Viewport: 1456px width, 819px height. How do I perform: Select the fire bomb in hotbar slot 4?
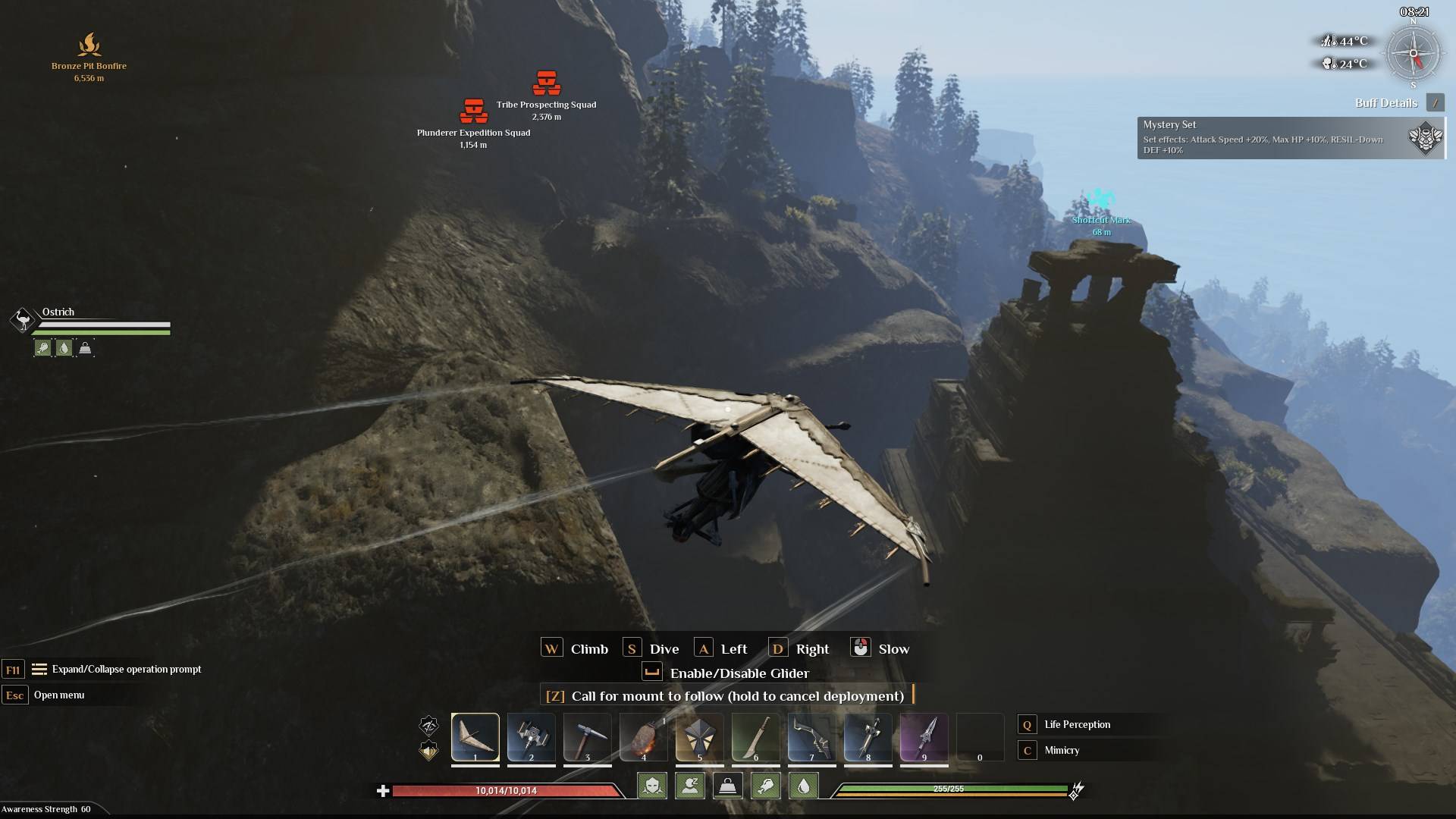click(643, 736)
